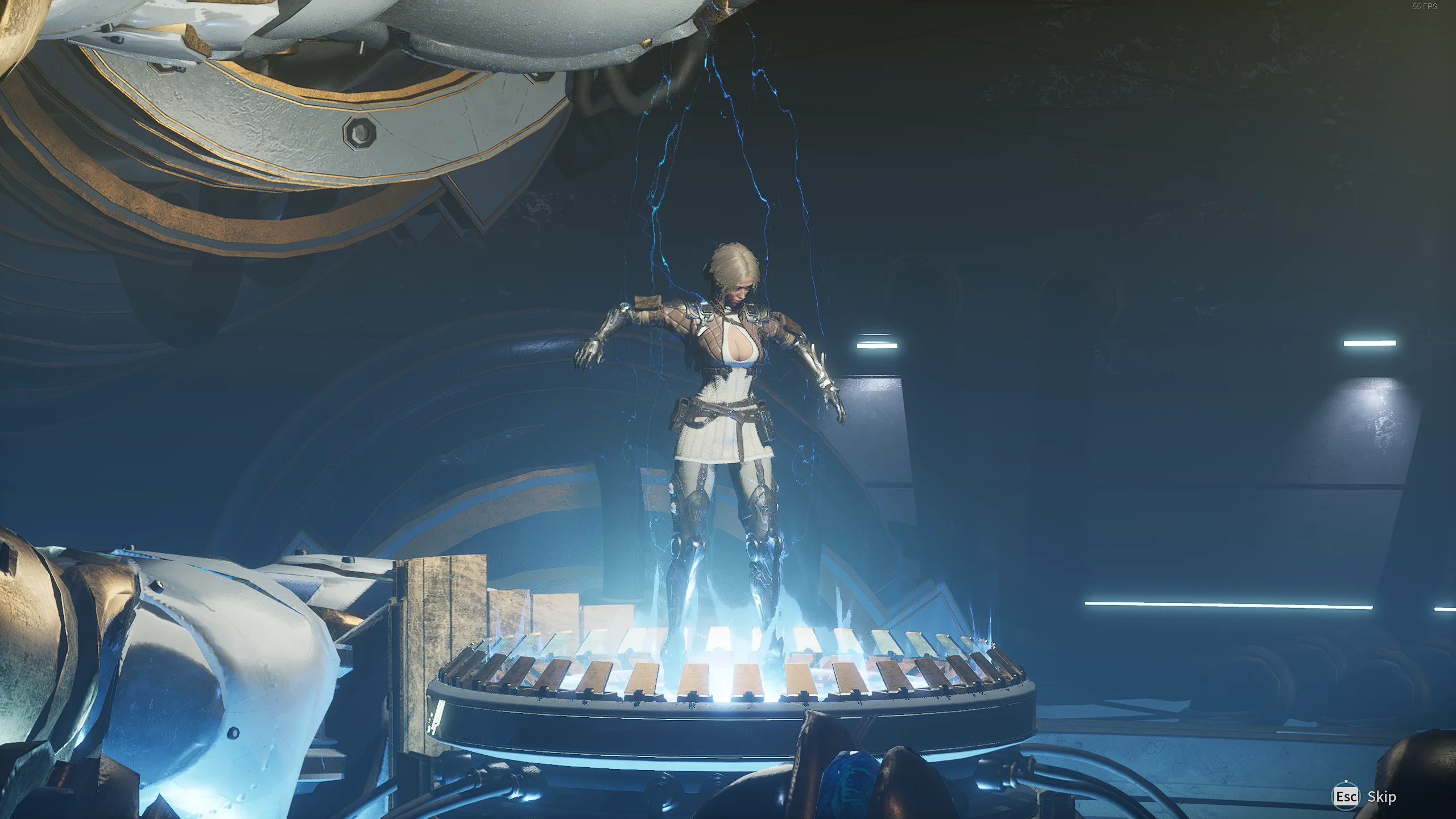Skip the cutscene with the Skip button
The width and height of the screenshot is (1456, 819).
tap(1364, 797)
